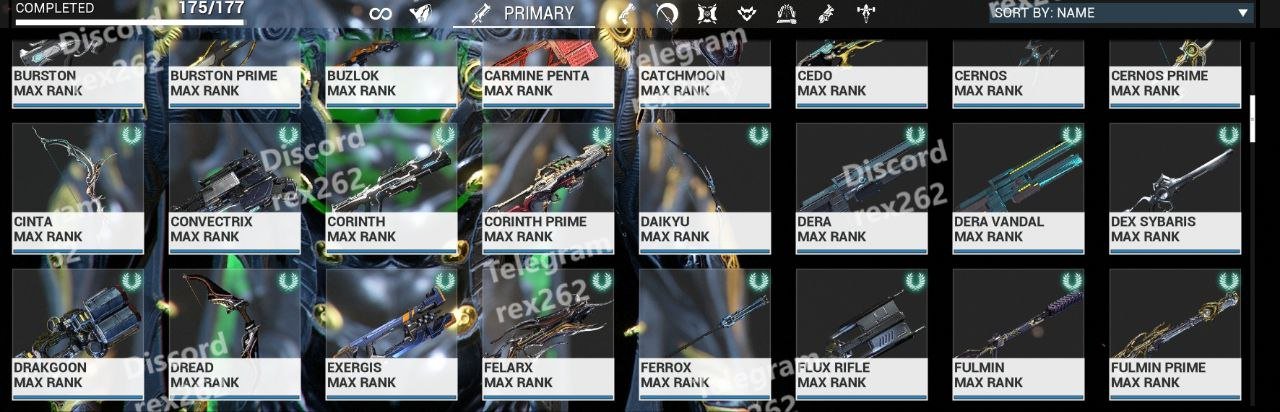Screen dimensions: 1280x412
Task: Select the Dex Sybaris rifle tile
Action: (x=1175, y=189)
